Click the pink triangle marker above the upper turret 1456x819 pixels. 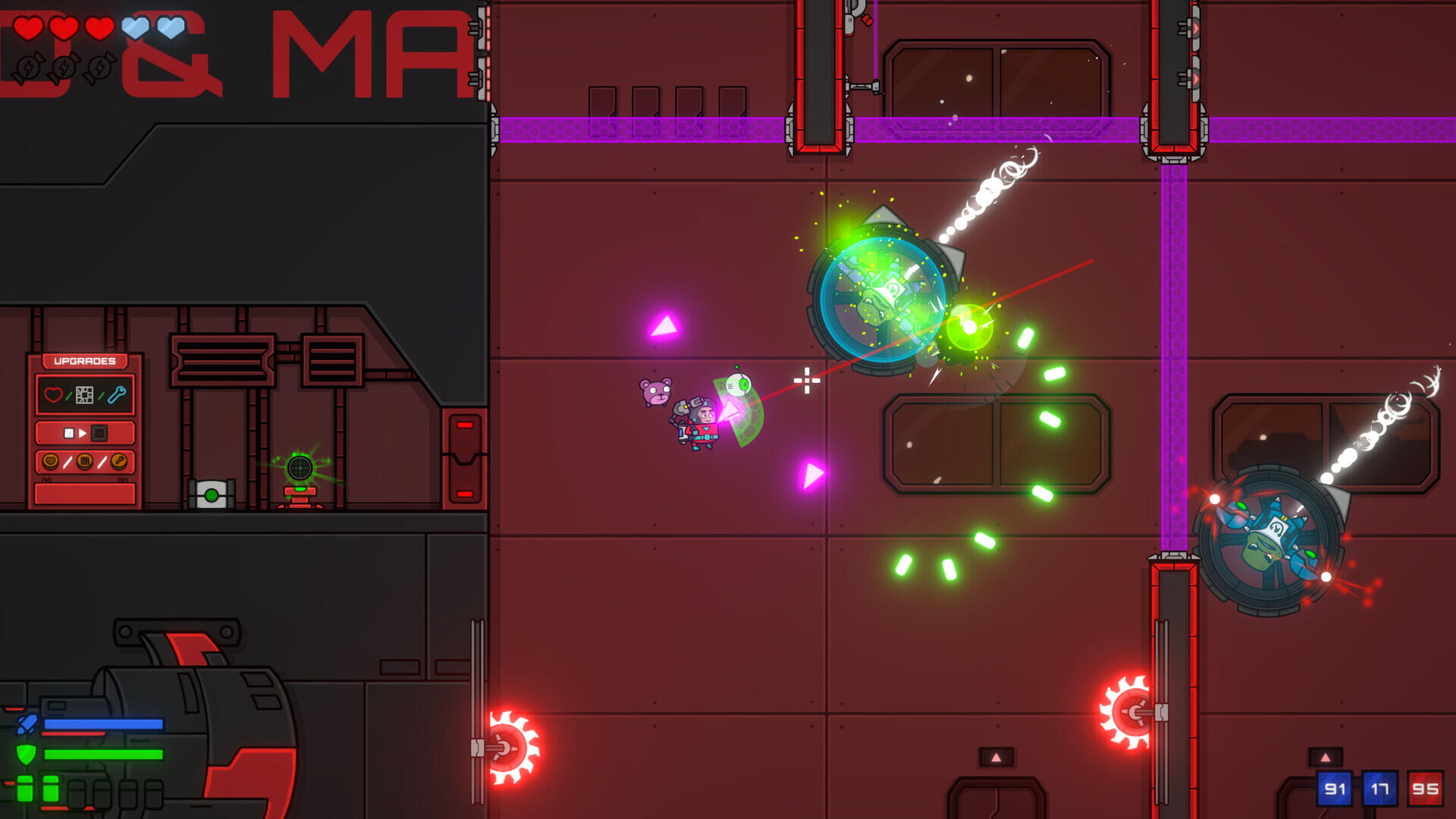tap(664, 326)
